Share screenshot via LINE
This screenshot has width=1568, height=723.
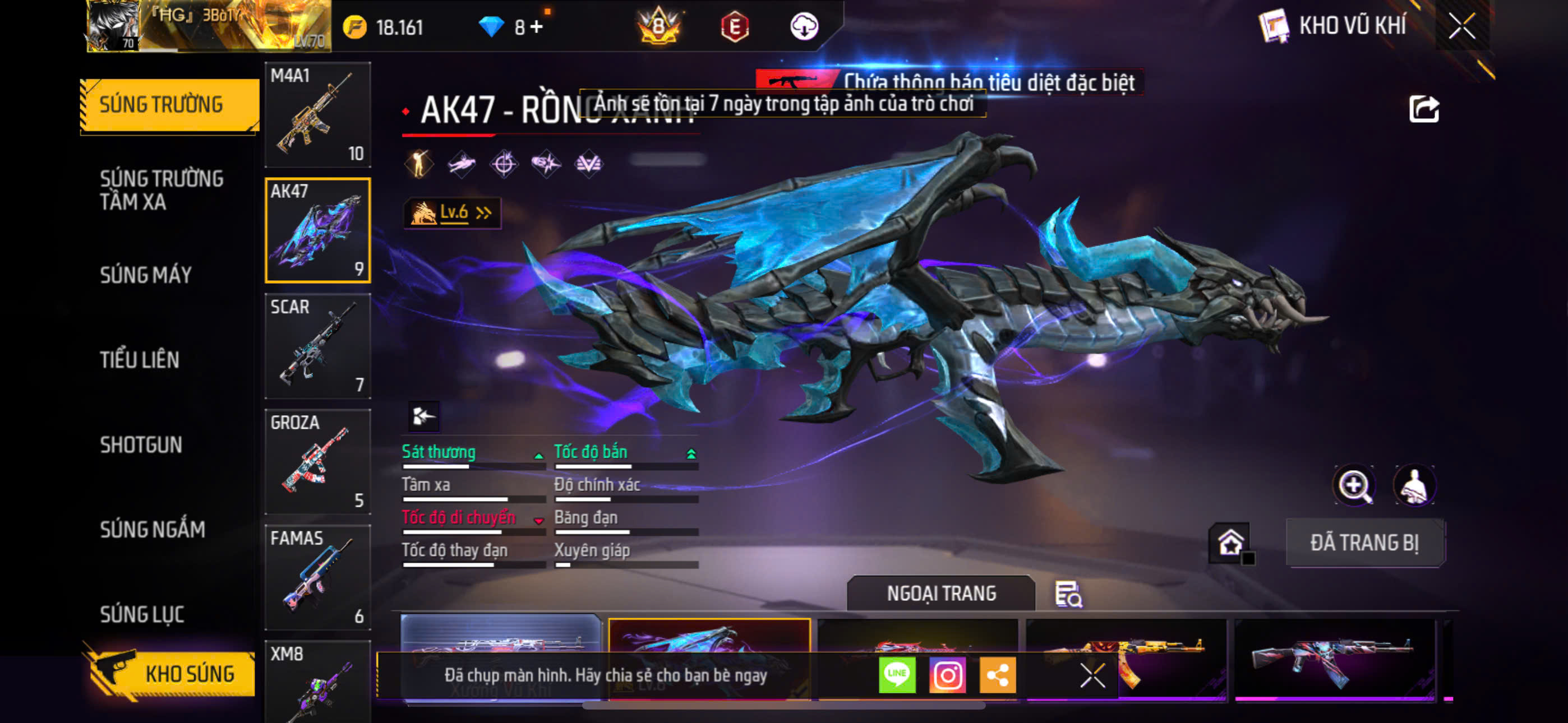(x=897, y=675)
